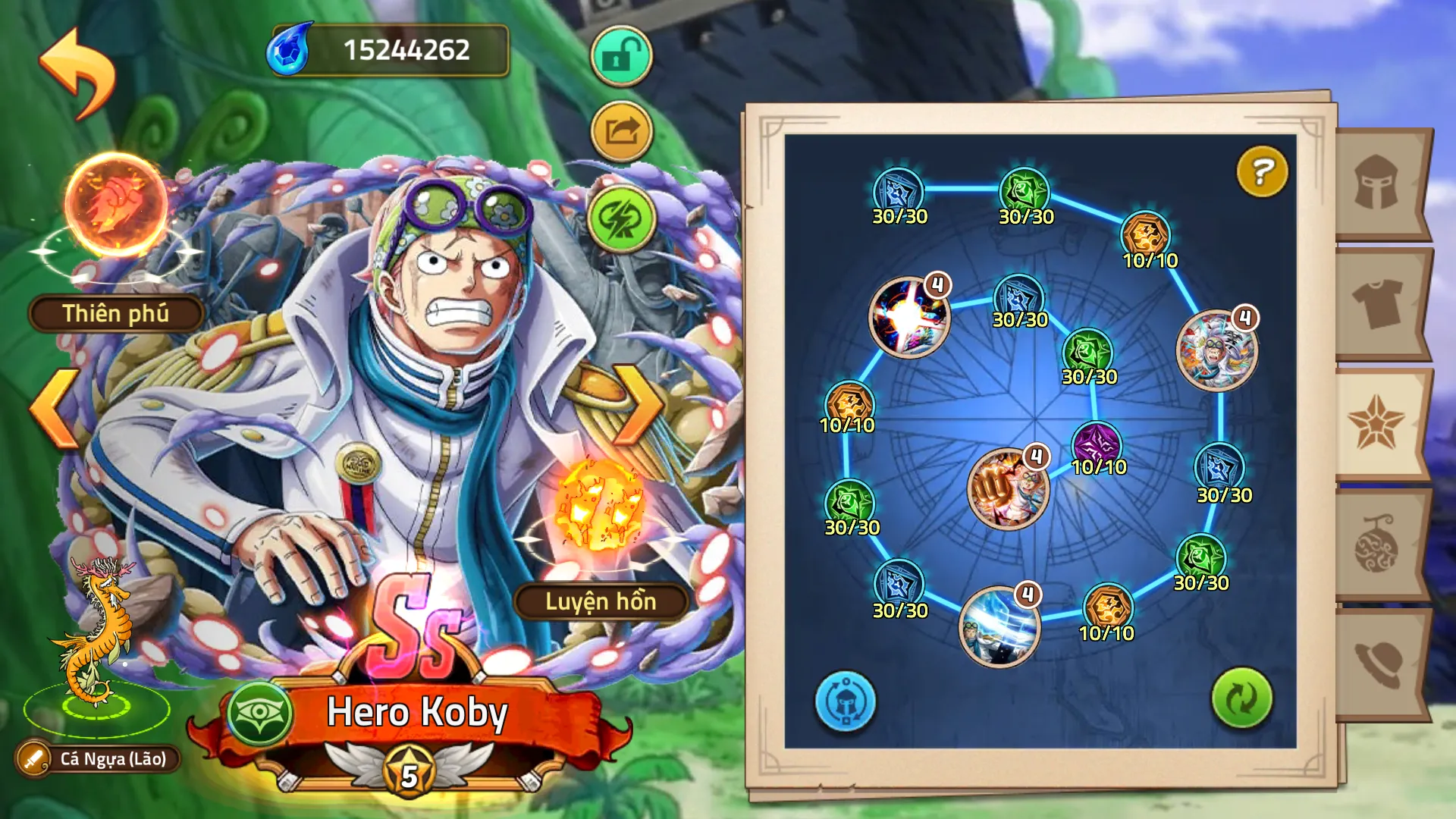Select the shirt costume tab
1456x819 pixels.
coord(1377,304)
